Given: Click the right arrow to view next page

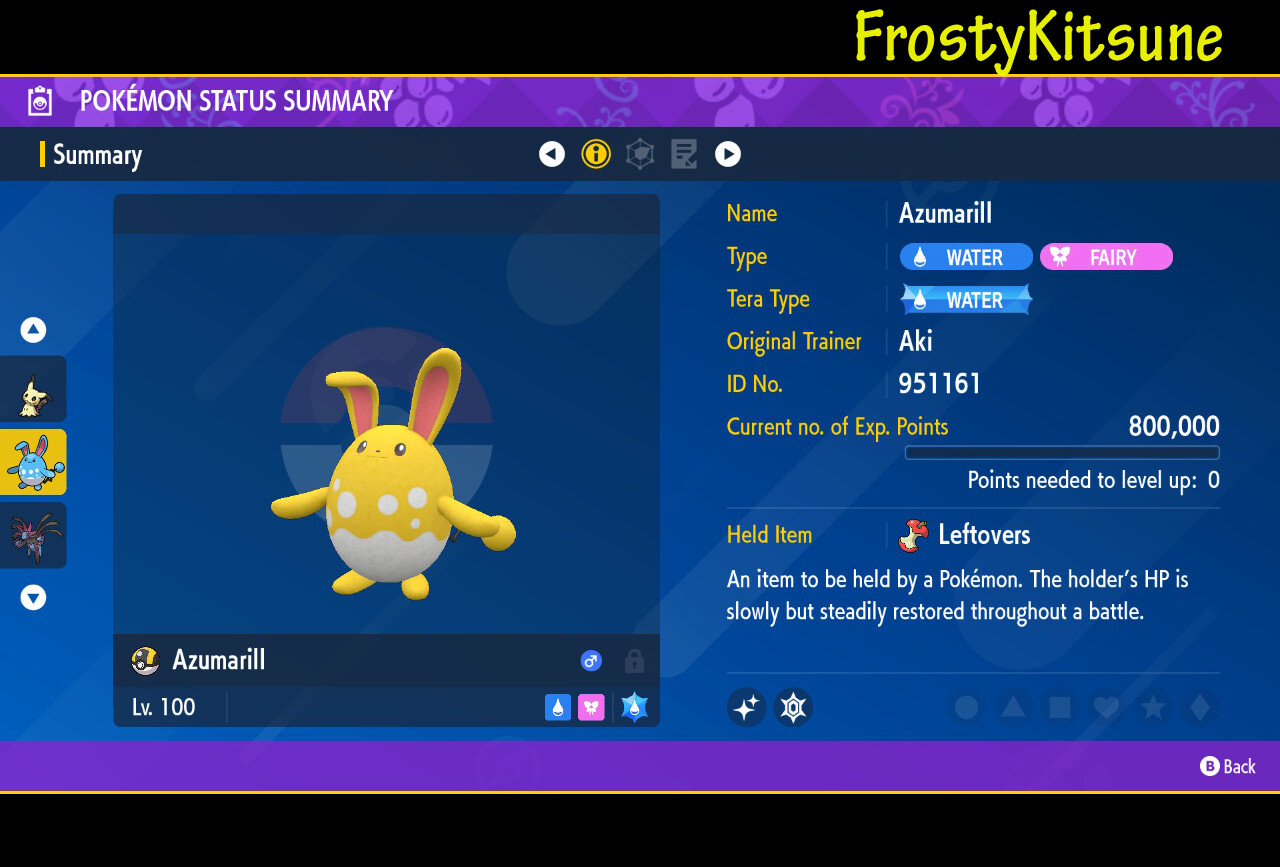Looking at the screenshot, I should pos(728,154).
